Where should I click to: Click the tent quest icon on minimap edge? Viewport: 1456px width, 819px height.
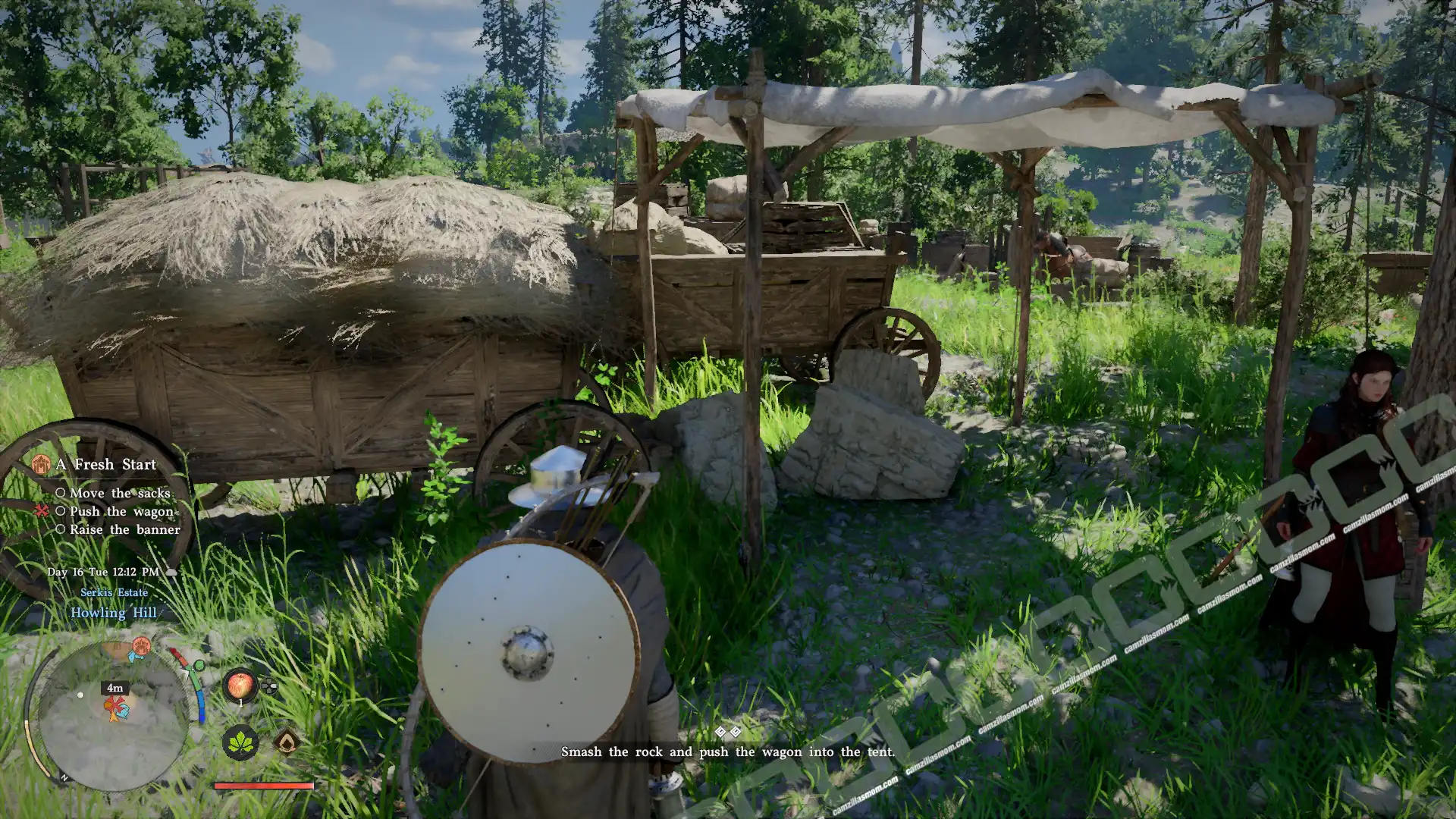point(141,647)
